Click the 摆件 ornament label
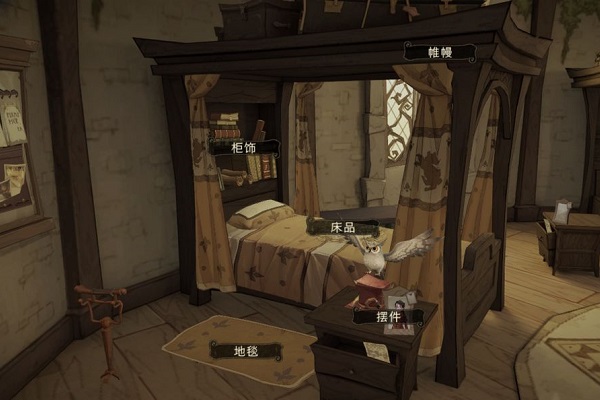 pos(388,316)
